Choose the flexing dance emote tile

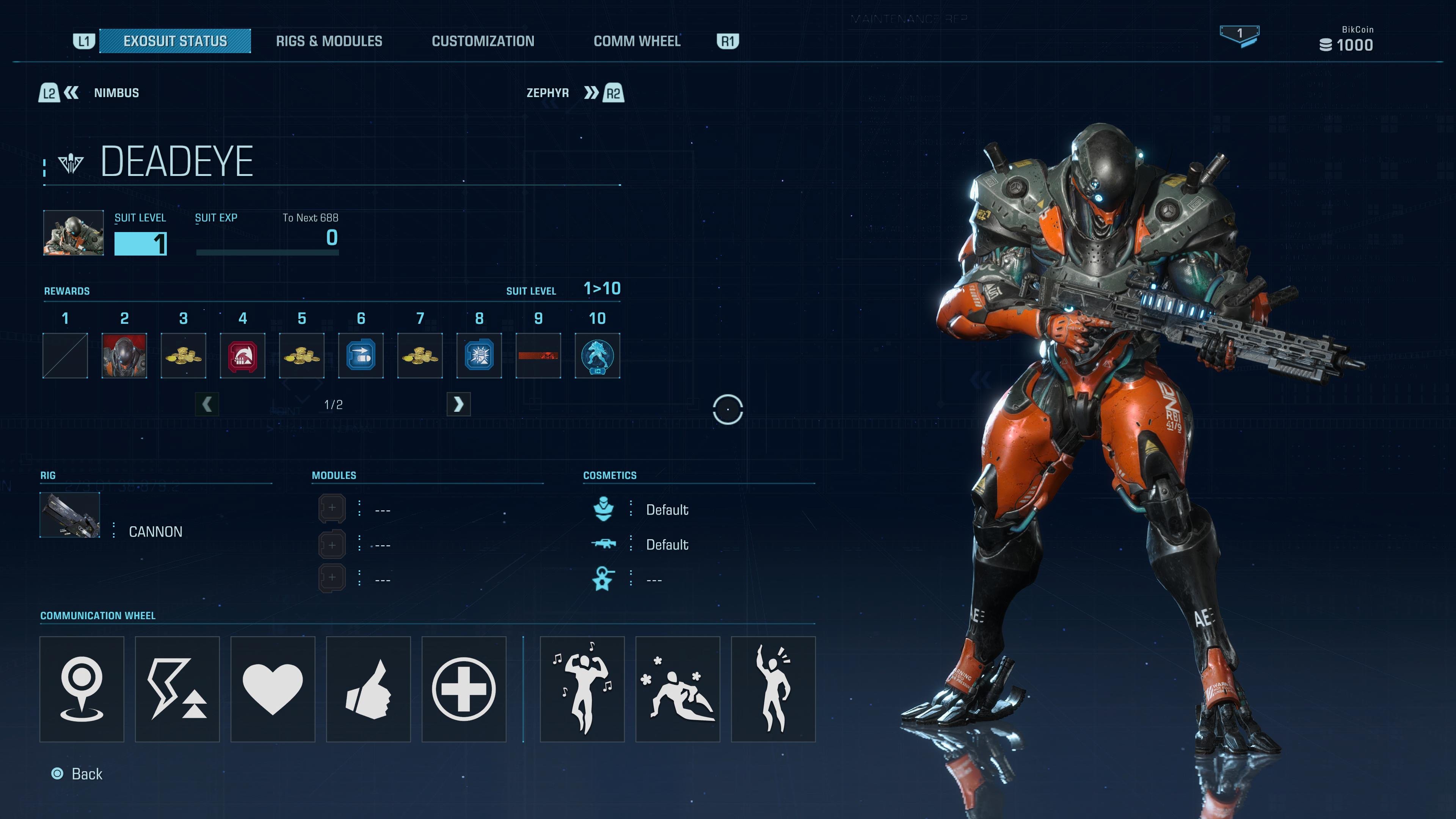[582, 689]
